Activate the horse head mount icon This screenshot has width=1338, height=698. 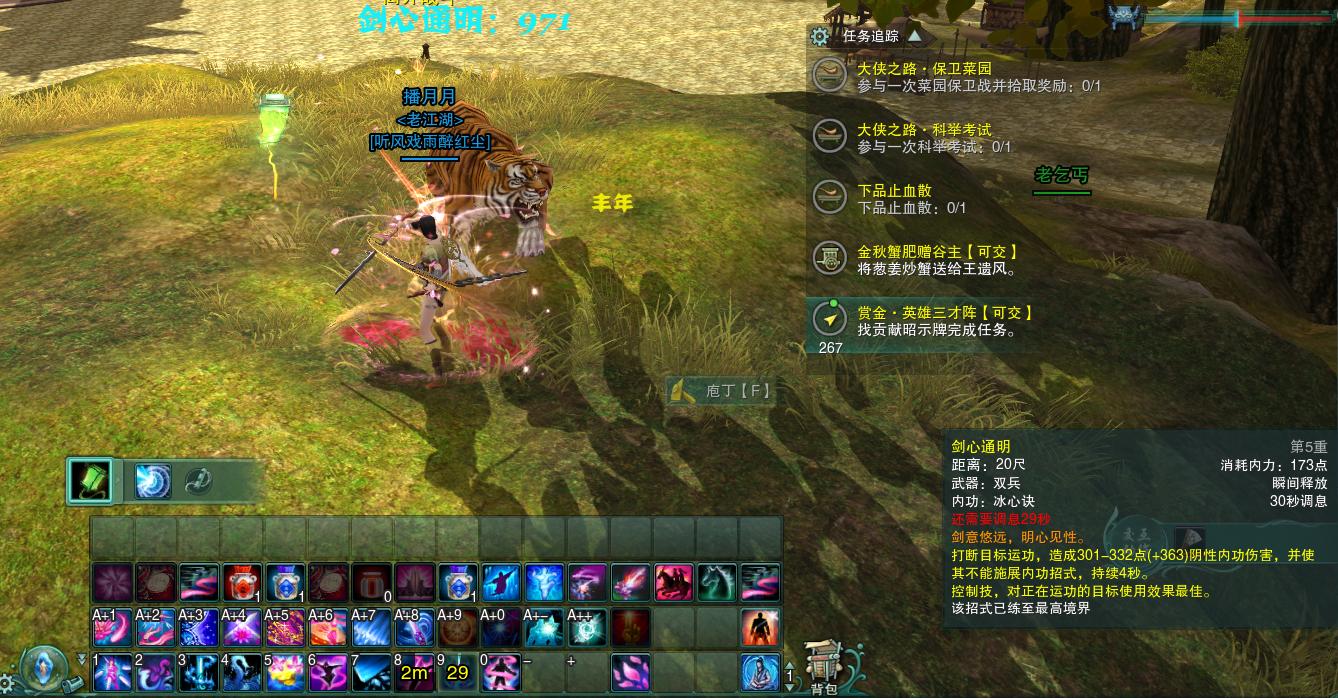(718, 583)
